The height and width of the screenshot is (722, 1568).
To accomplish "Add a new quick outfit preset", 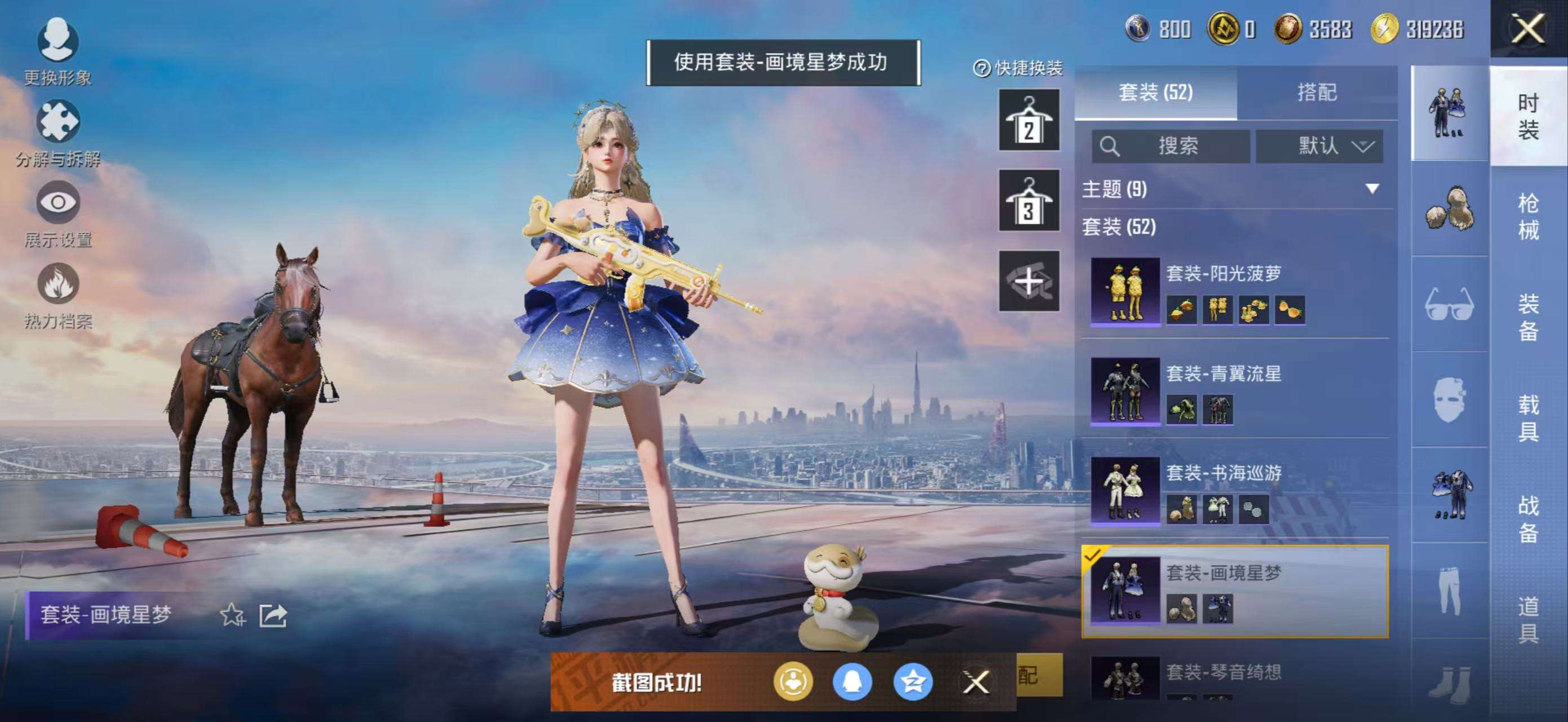I will (1028, 281).
